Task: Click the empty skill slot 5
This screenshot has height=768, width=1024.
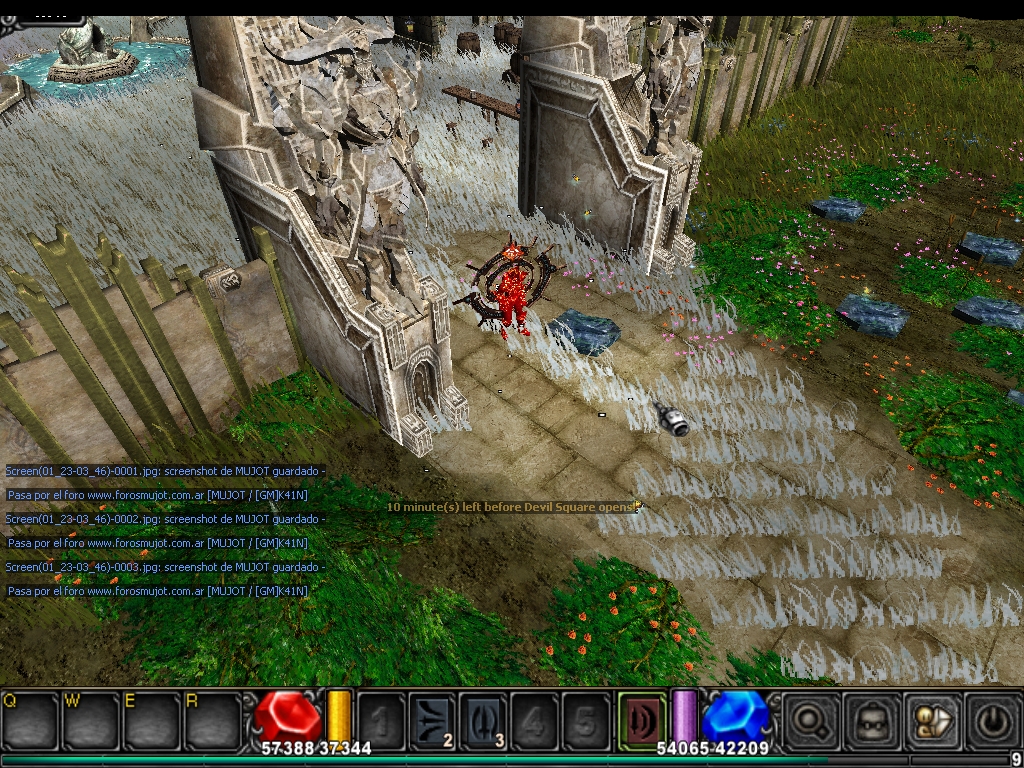Action: [586, 720]
